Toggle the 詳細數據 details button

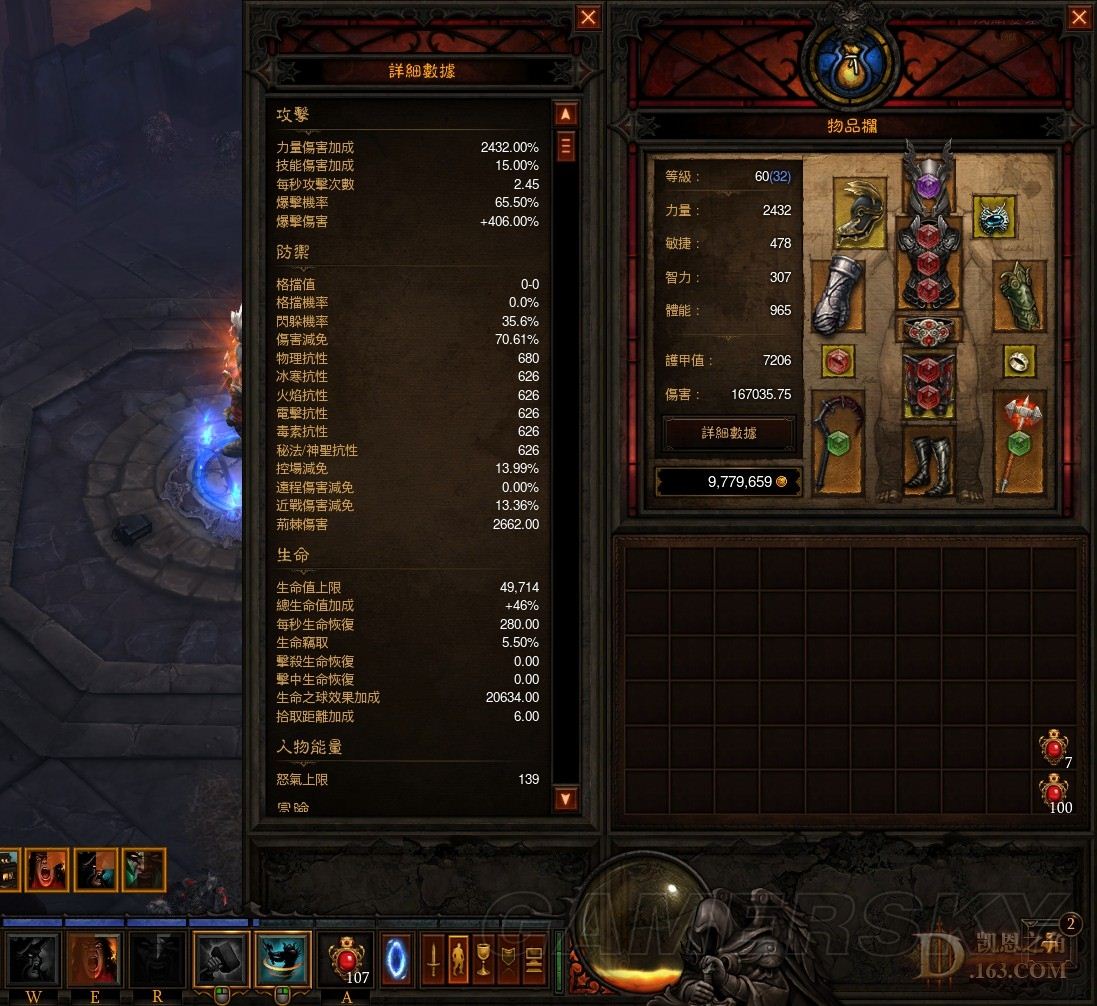tap(729, 433)
